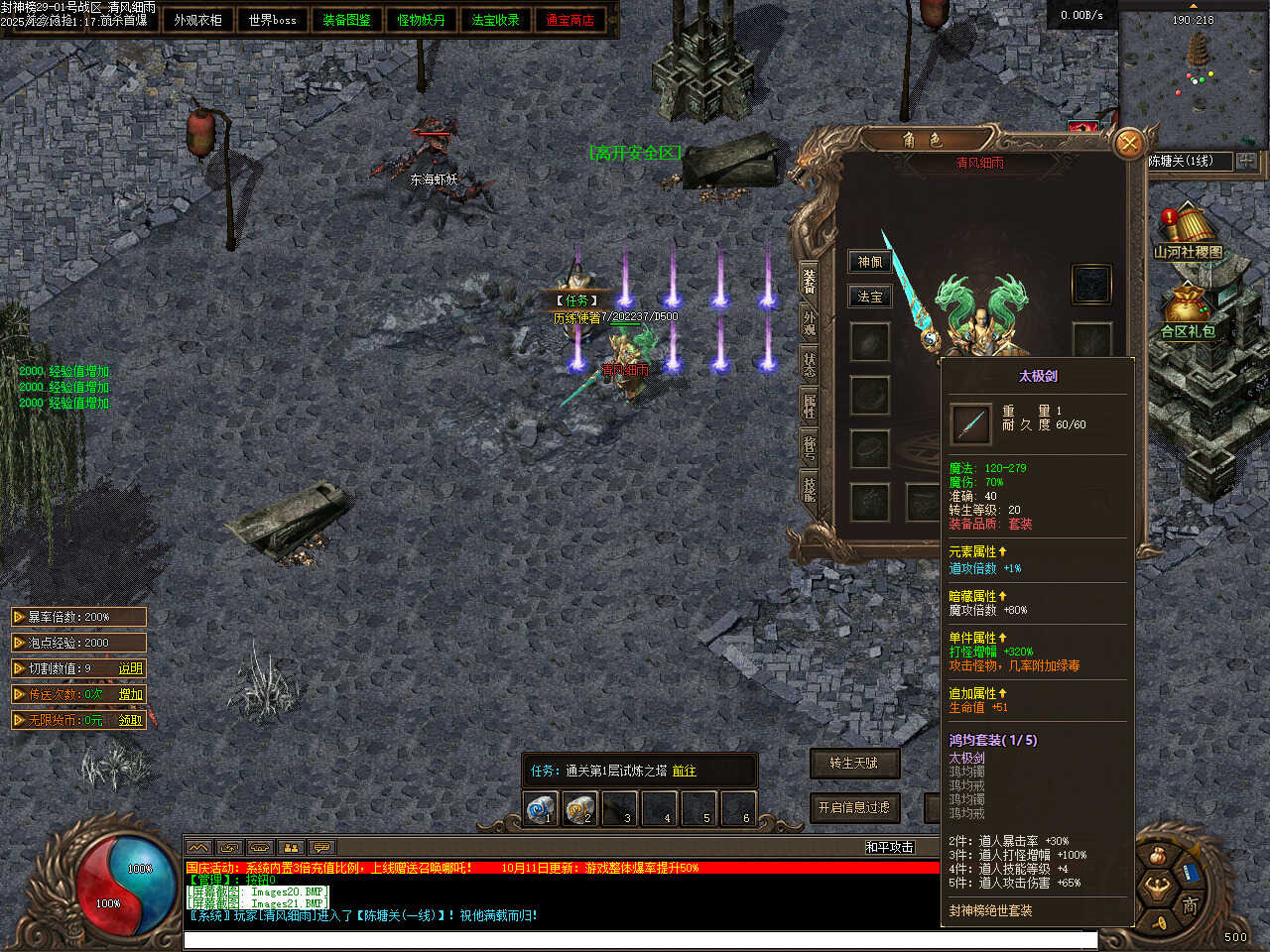Viewport: 1270px width, 952px height.
Task: Click the 开启信息过滤 button
Action: pos(853,807)
